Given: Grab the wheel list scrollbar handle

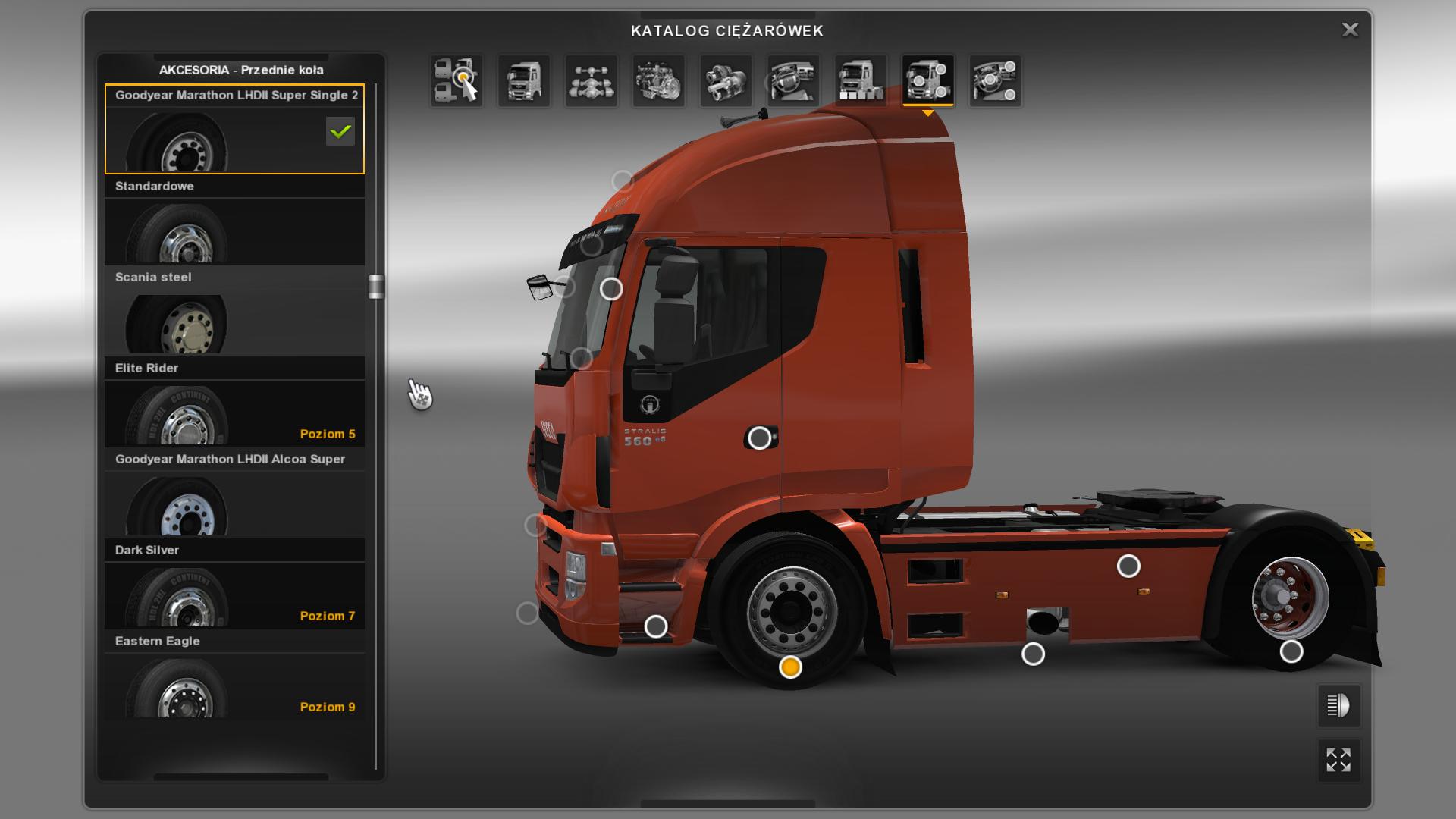Looking at the screenshot, I should (376, 287).
